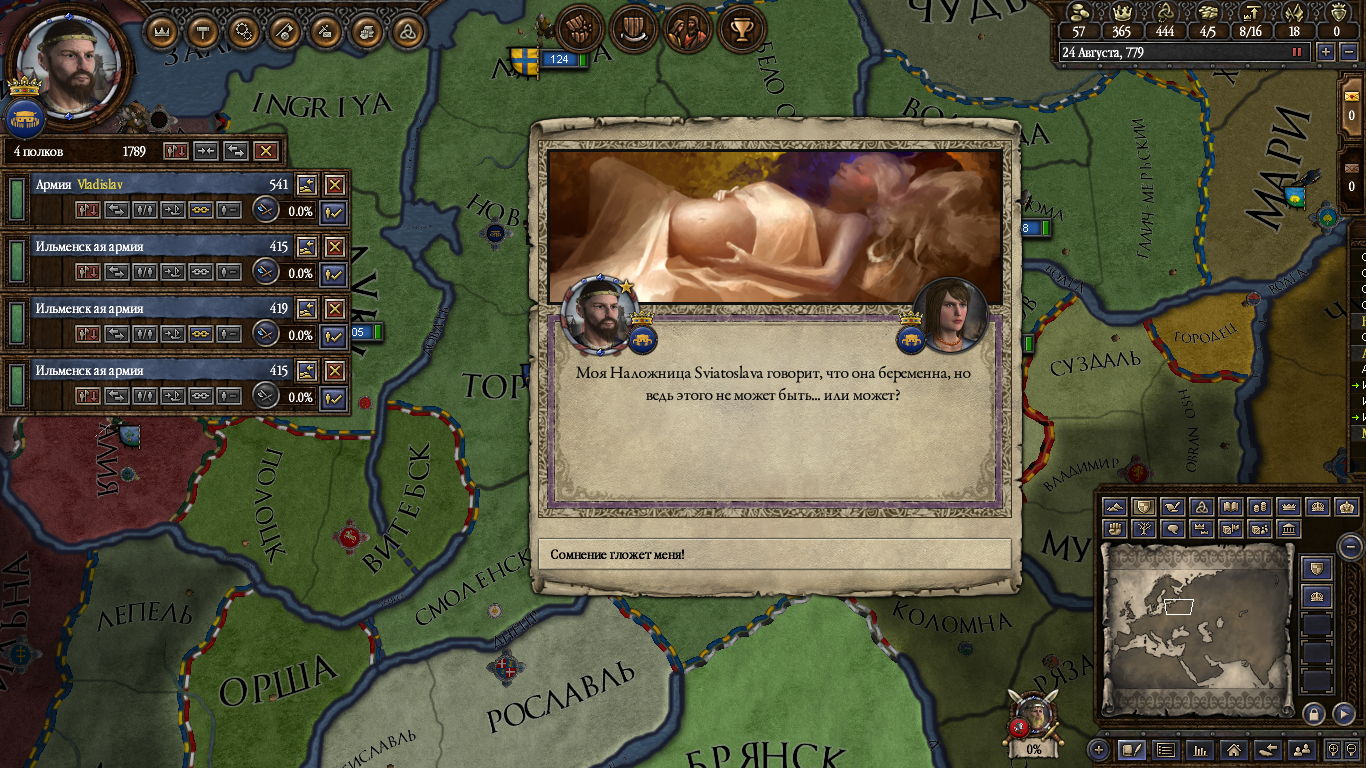This screenshot has height=768, width=1366.
Task: Go to the capital with the house icon
Action: point(1234,749)
